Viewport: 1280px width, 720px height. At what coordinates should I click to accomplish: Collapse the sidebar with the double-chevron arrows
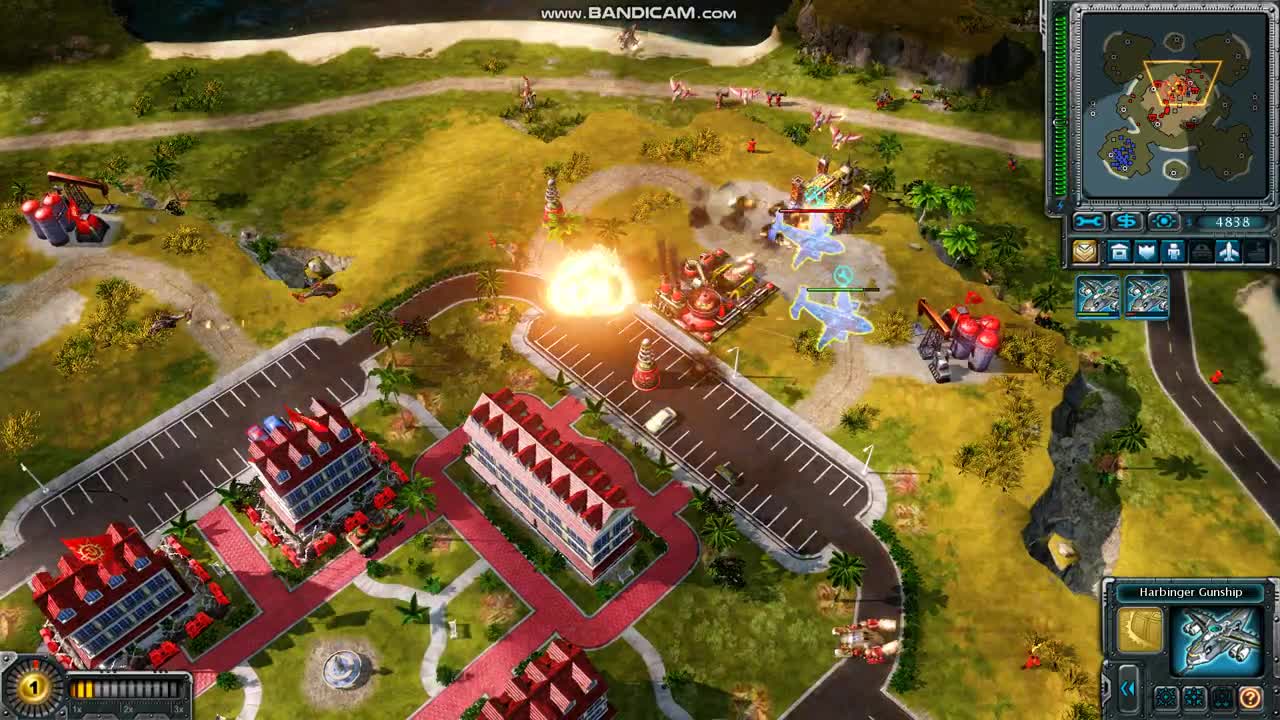[x=1128, y=688]
